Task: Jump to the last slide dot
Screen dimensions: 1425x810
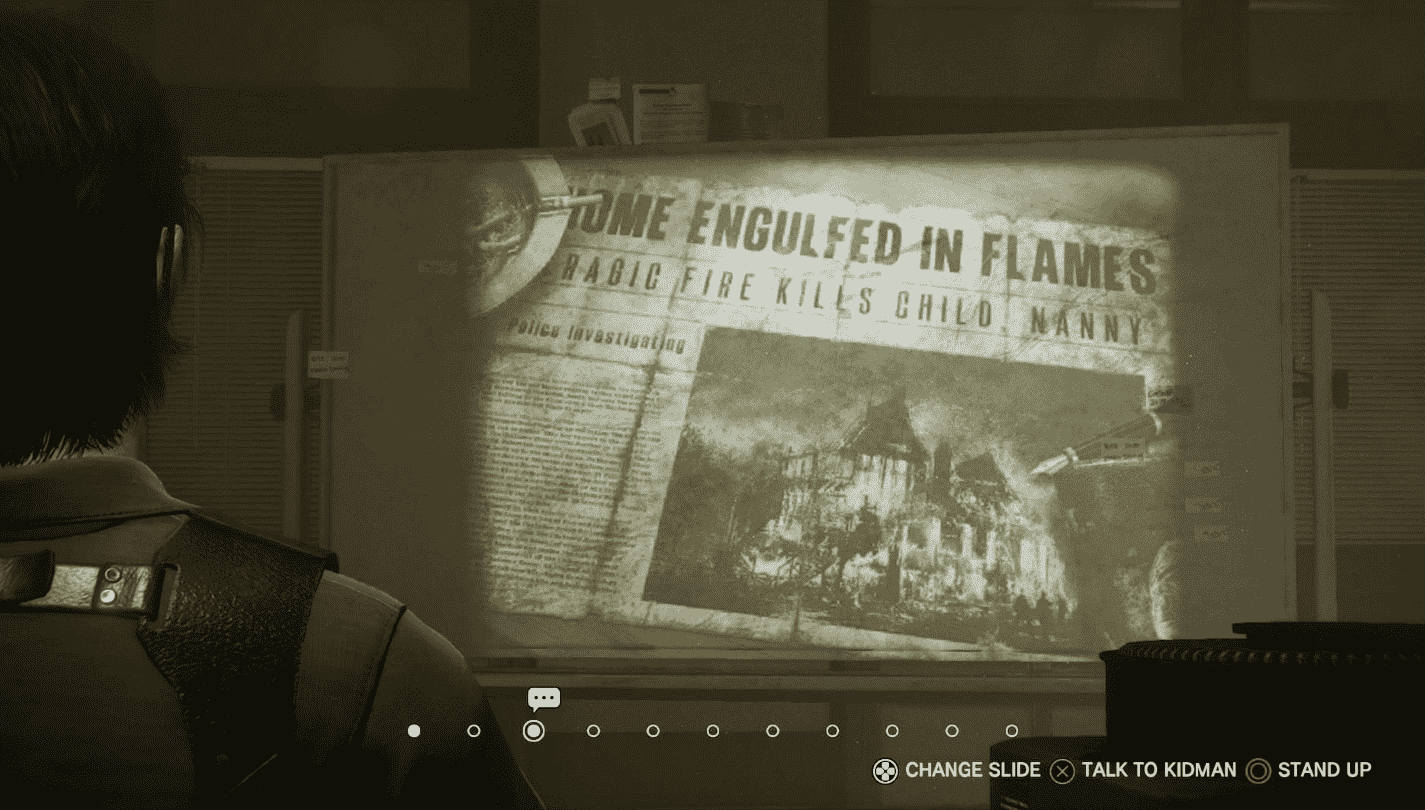Action: click(1012, 731)
